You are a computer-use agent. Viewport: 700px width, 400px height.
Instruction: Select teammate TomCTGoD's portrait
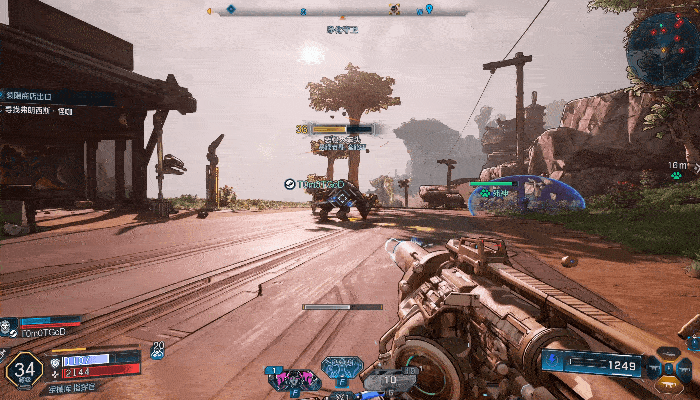pyautogui.click(x=9, y=326)
